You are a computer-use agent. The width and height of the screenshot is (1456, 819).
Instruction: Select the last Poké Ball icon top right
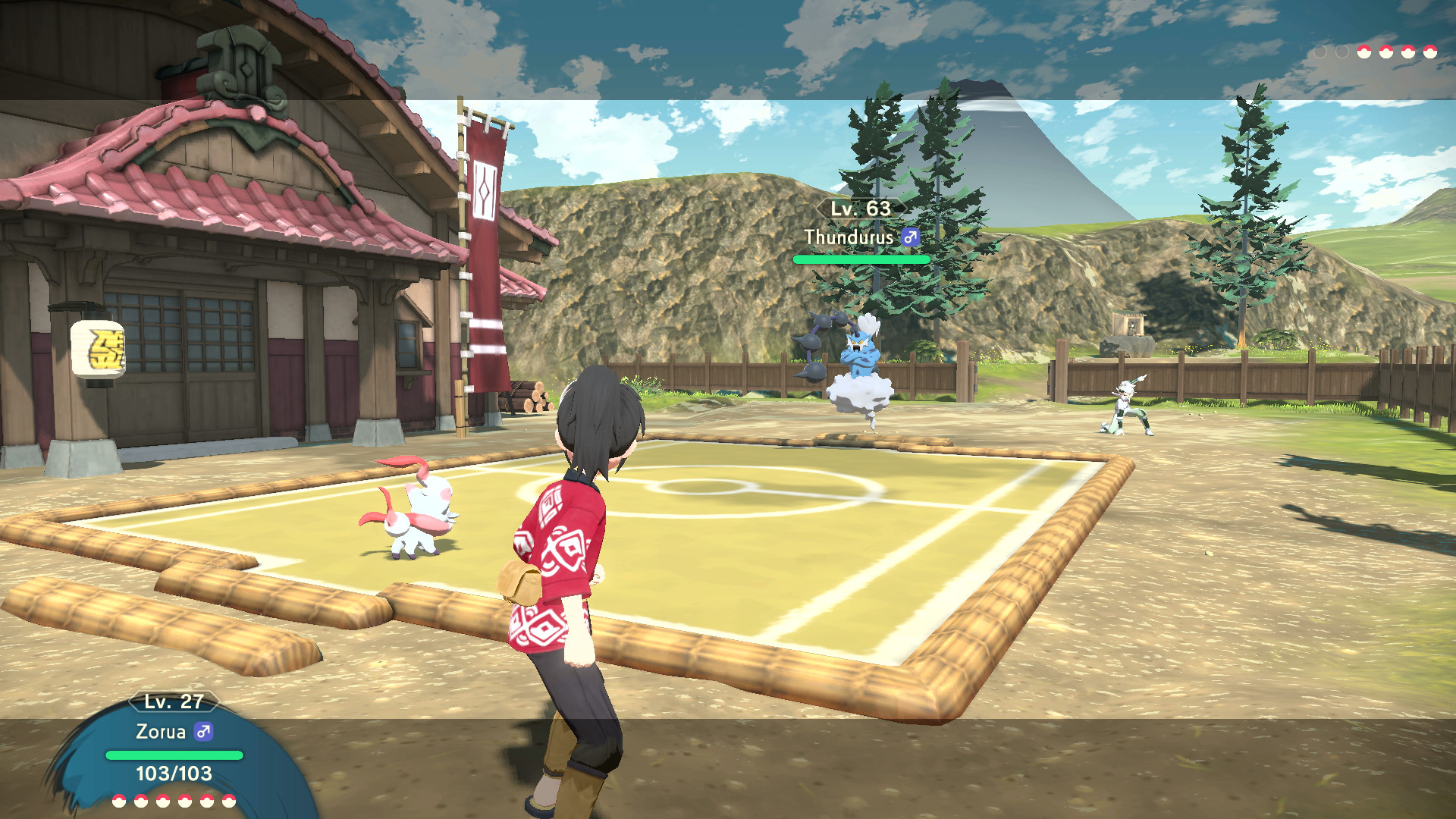coord(1431,51)
